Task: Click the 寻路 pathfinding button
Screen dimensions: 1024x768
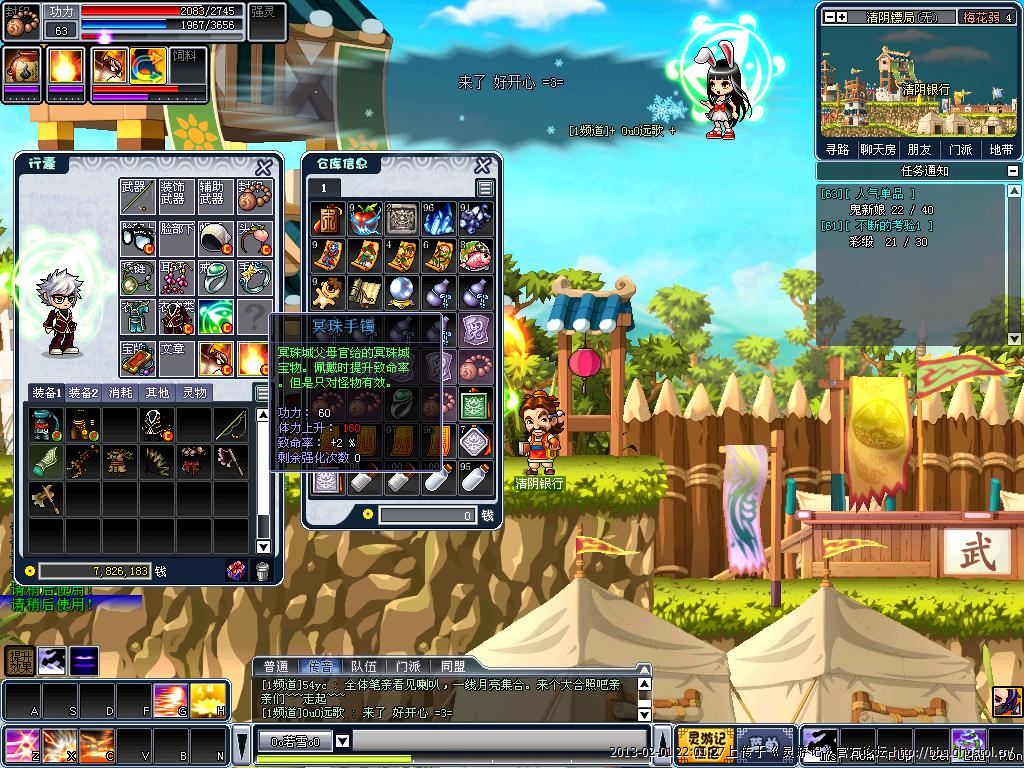Action: (x=837, y=149)
